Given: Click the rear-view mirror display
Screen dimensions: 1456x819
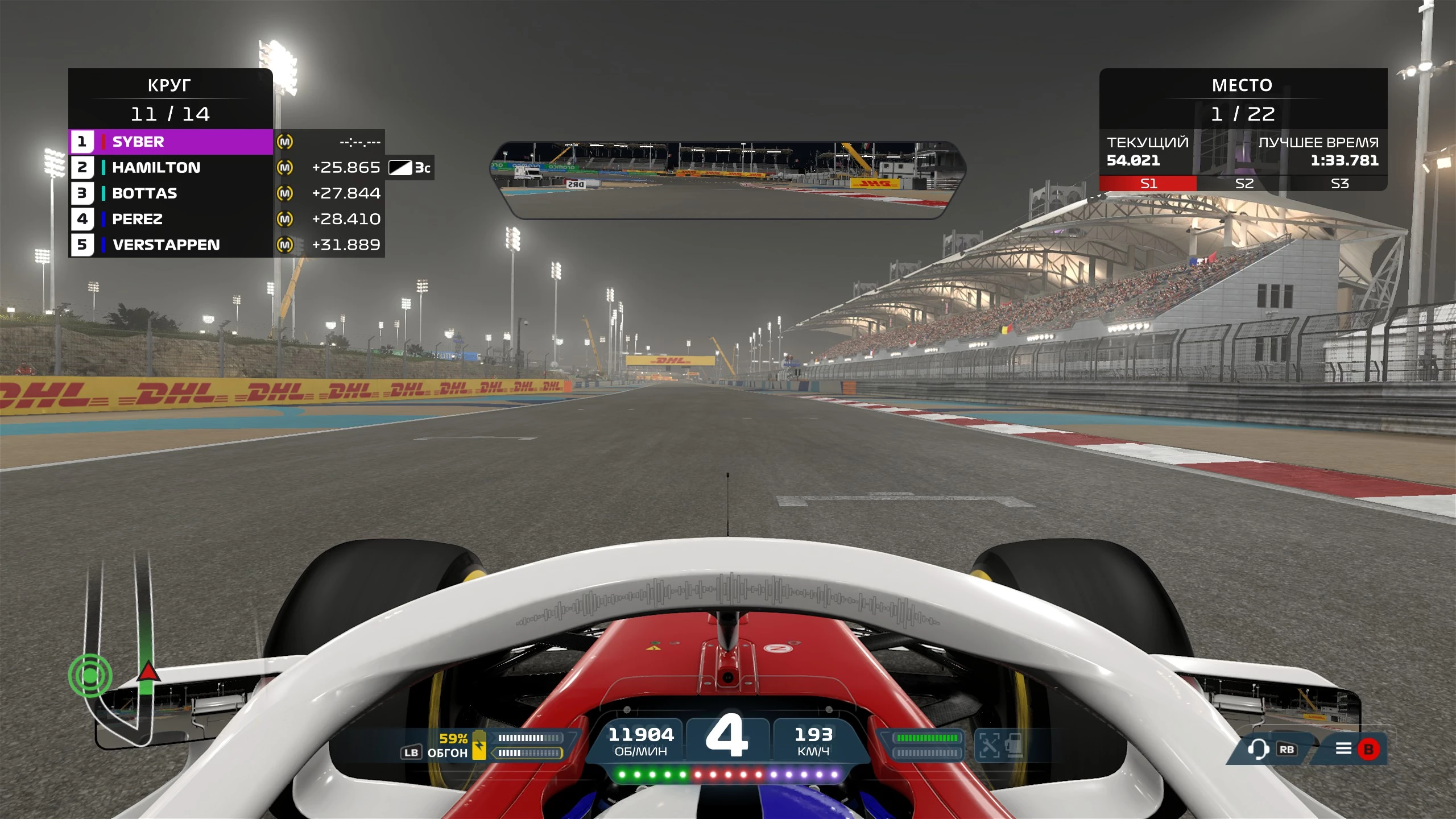Looking at the screenshot, I should coord(728,180).
